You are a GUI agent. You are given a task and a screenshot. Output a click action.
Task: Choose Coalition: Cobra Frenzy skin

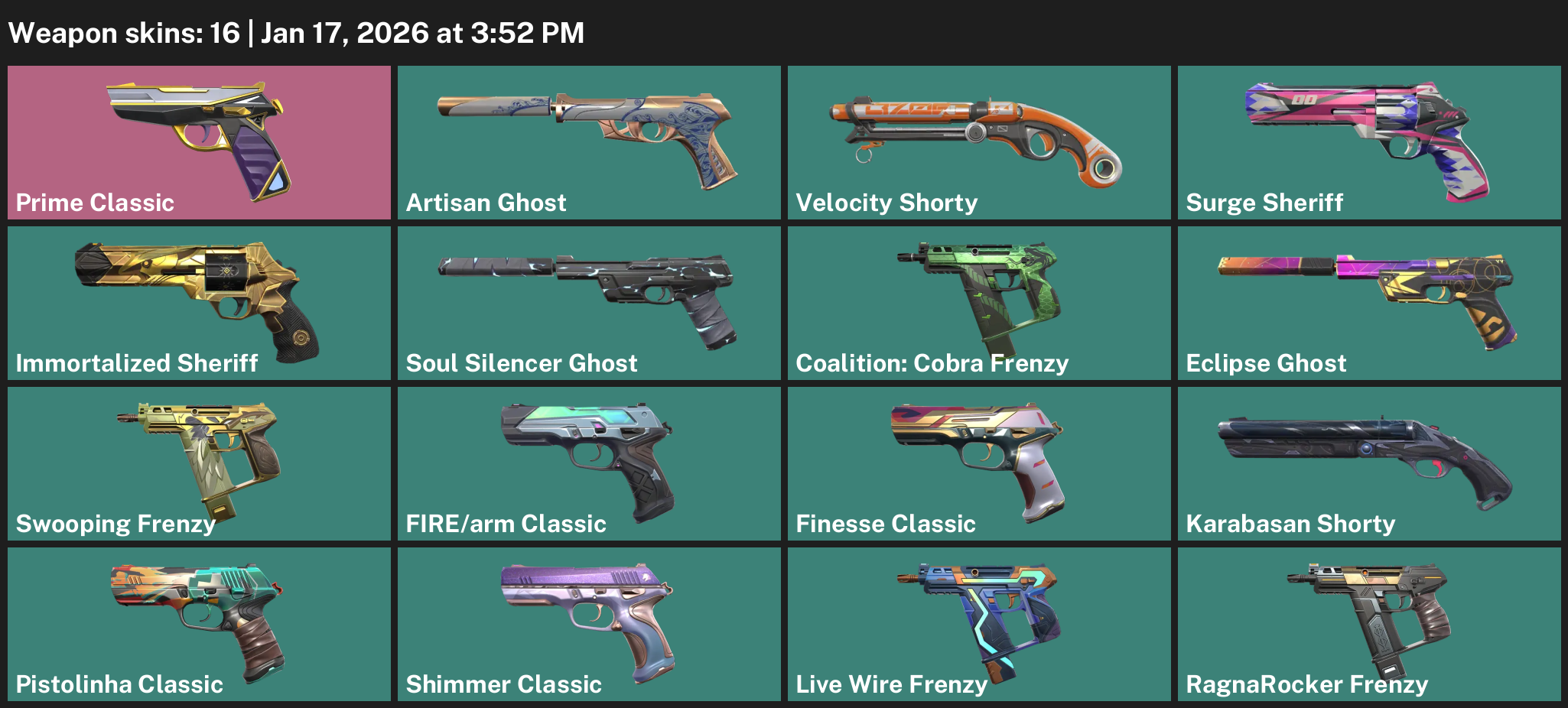coord(979,303)
